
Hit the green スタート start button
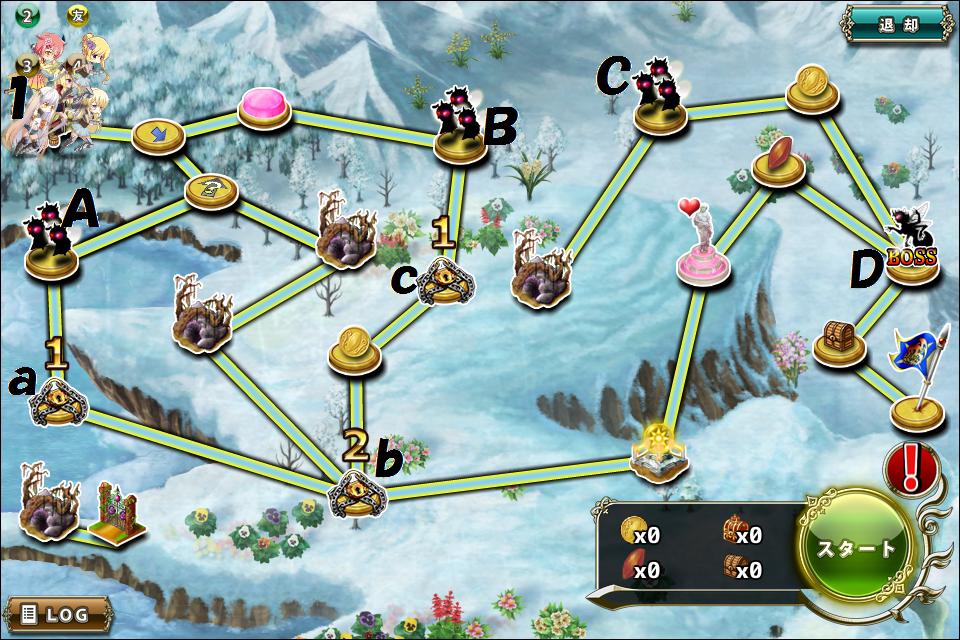[x=857, y=548]
